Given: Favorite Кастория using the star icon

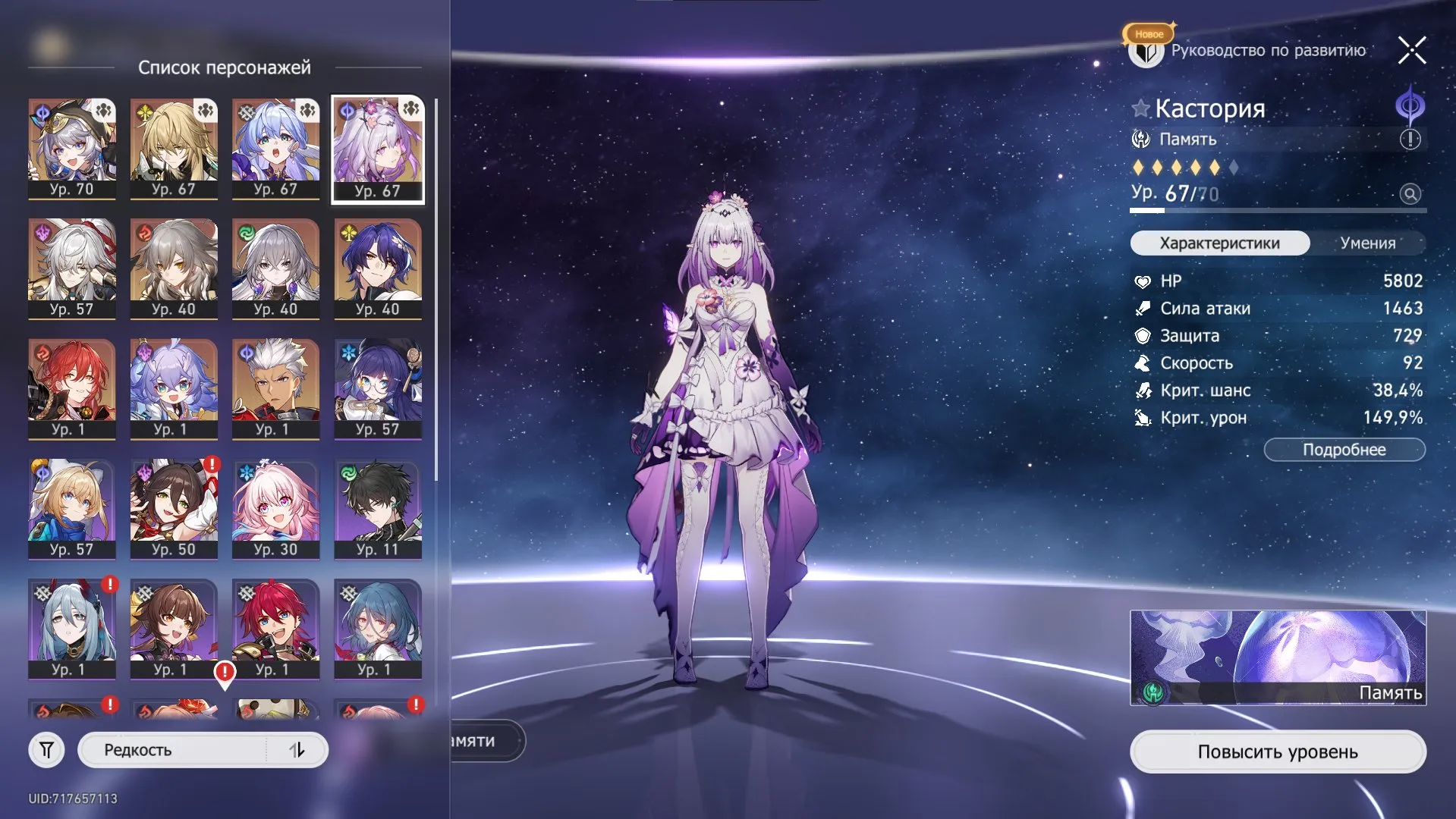Looking at the screenshot, I should coord(1140,108).
